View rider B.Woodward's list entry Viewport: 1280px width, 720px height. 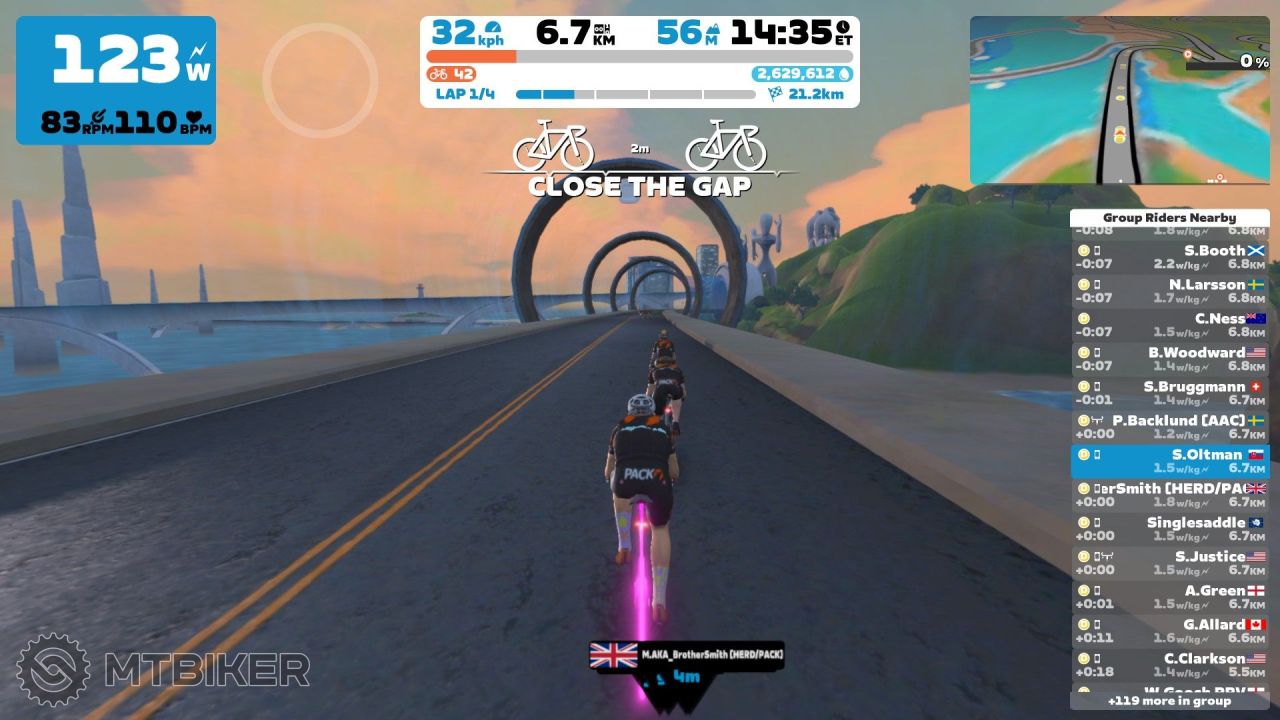1169,359
